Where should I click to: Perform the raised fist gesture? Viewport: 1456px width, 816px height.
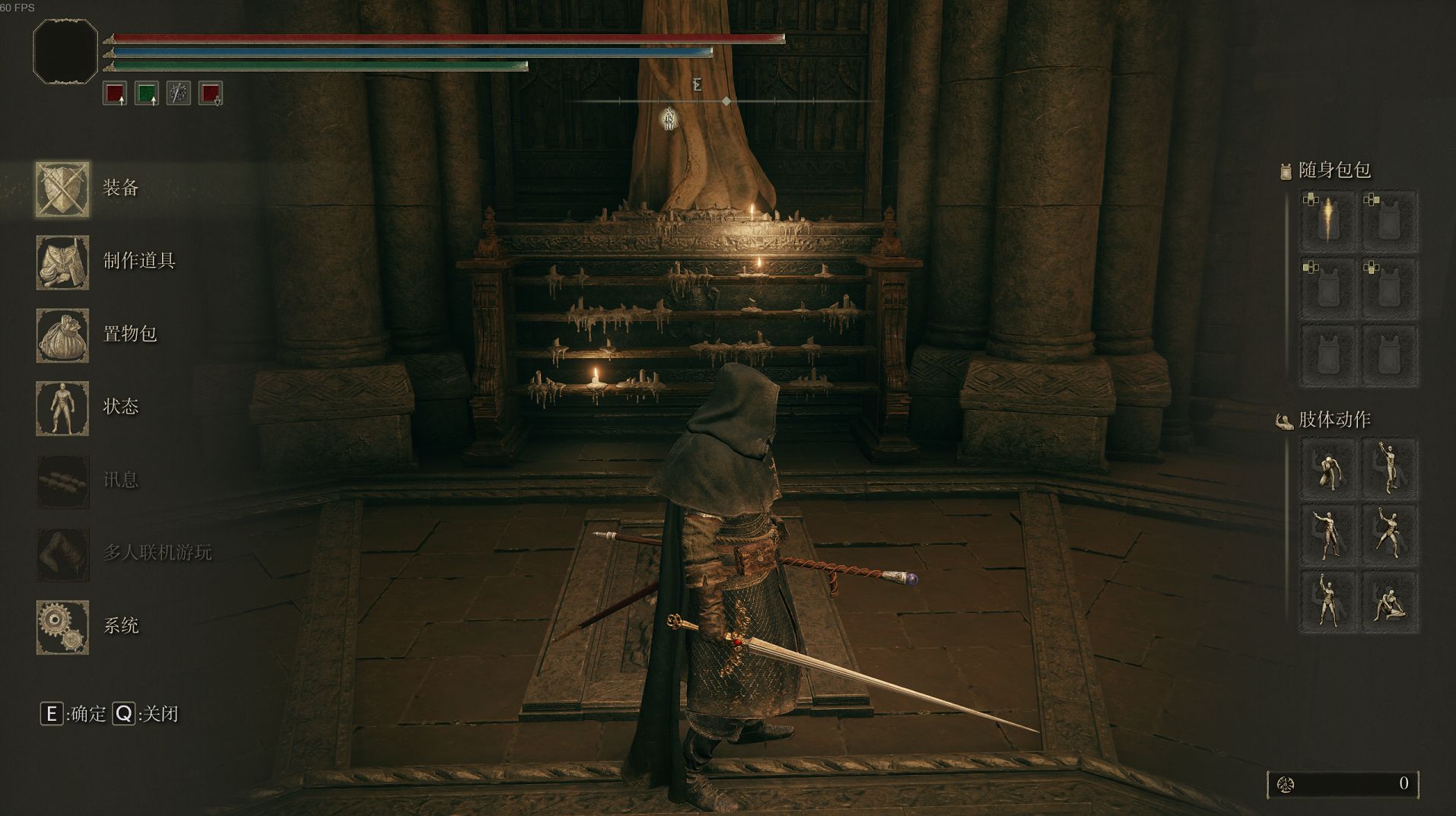pyautogui.click(x=1327, y=602)
